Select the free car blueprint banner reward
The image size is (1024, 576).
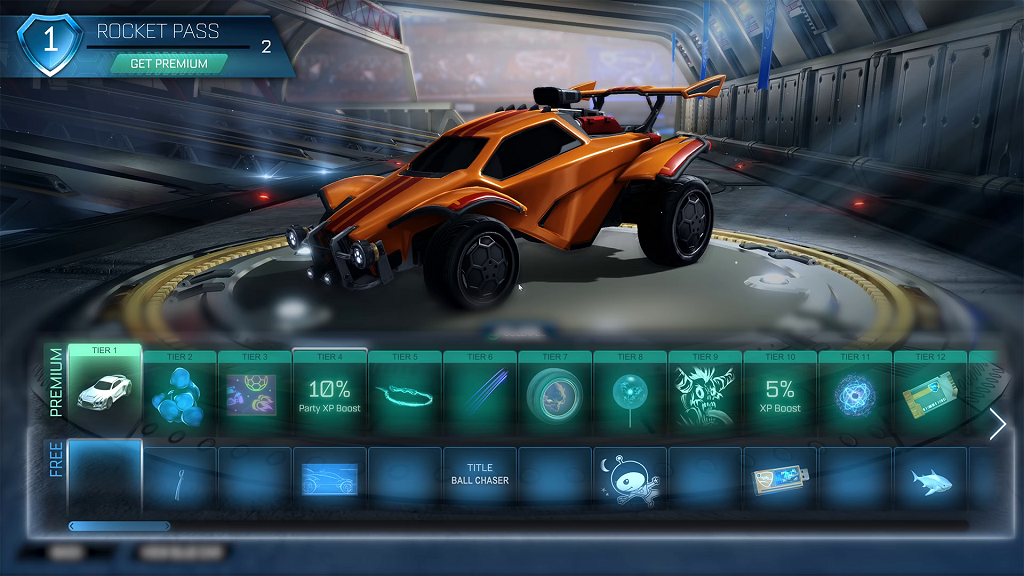[x=330, y=478]
